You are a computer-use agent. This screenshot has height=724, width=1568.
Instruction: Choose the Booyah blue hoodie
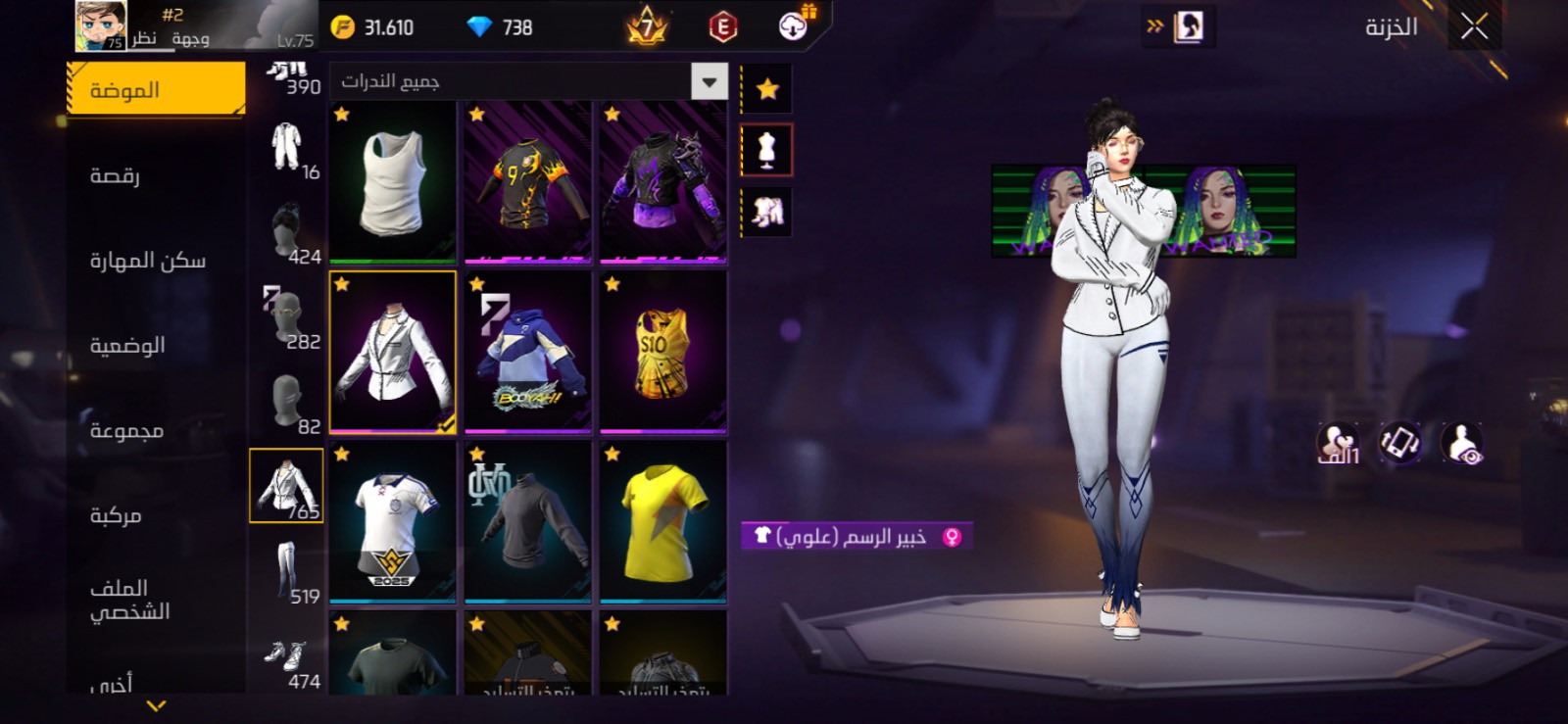coord(527,352)
